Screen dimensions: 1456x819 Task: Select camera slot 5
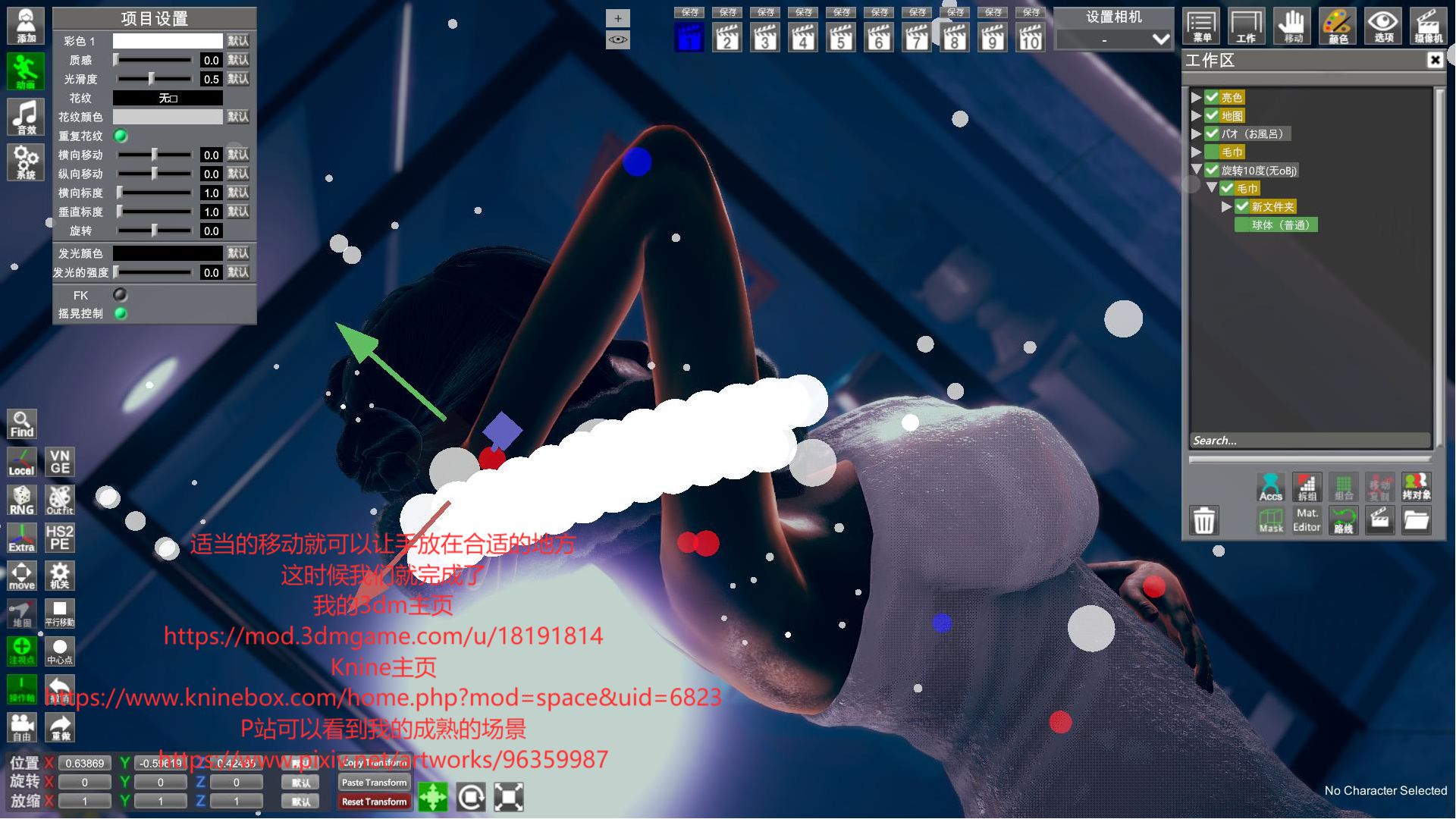(841, 36)
